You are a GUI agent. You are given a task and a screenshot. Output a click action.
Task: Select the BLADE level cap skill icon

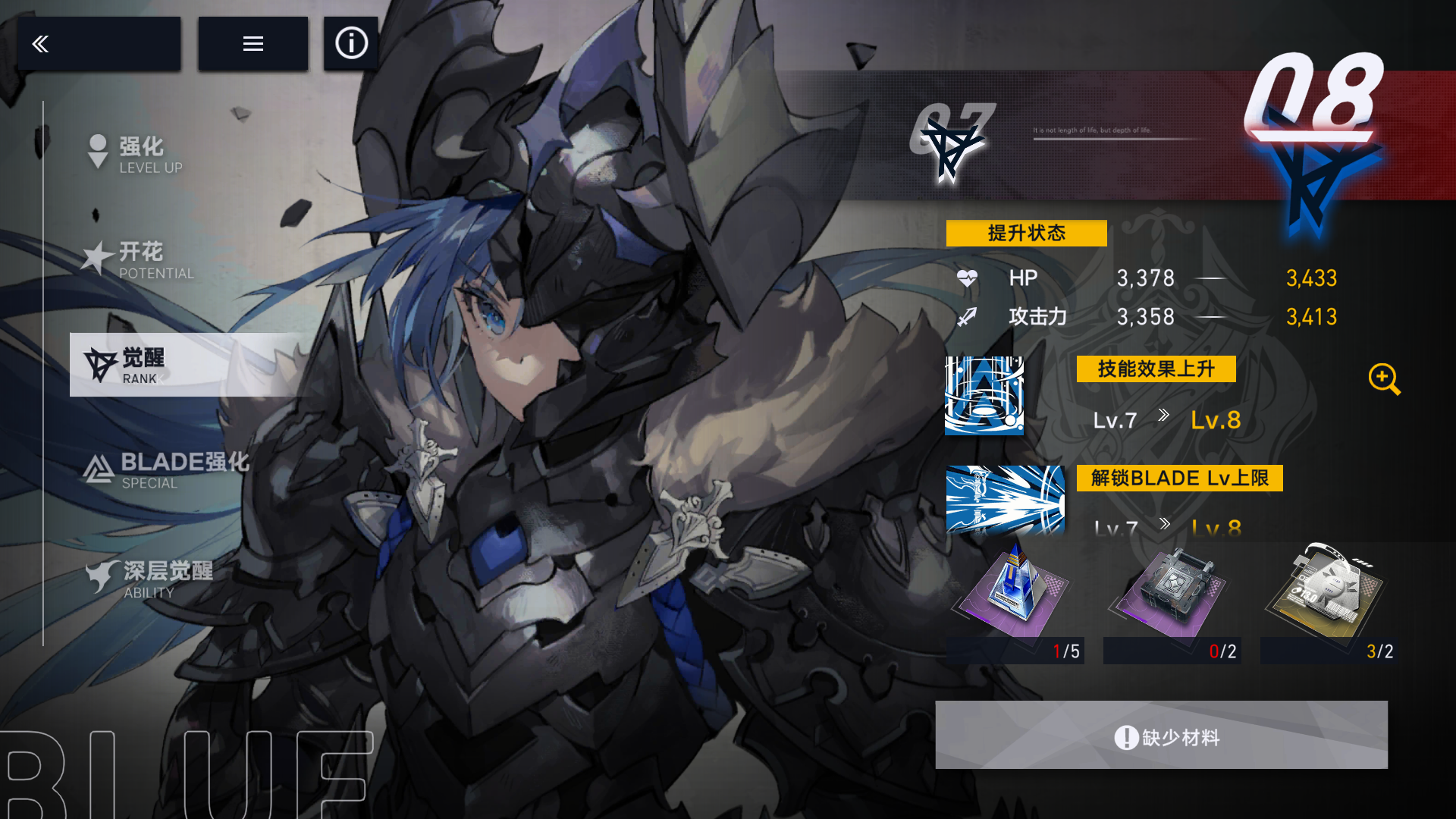(x=1005, y=500)
